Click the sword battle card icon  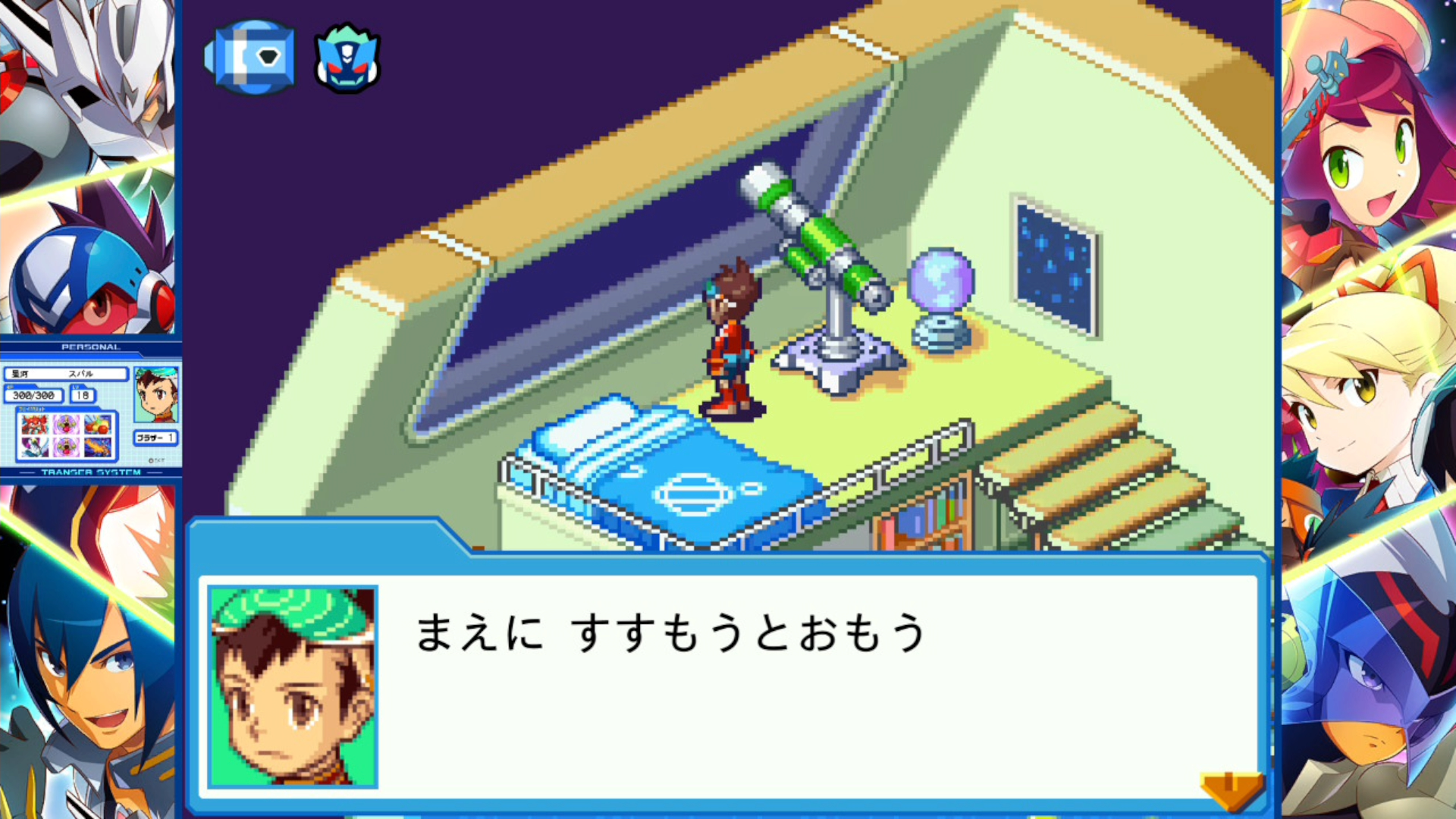coord(33,447)
